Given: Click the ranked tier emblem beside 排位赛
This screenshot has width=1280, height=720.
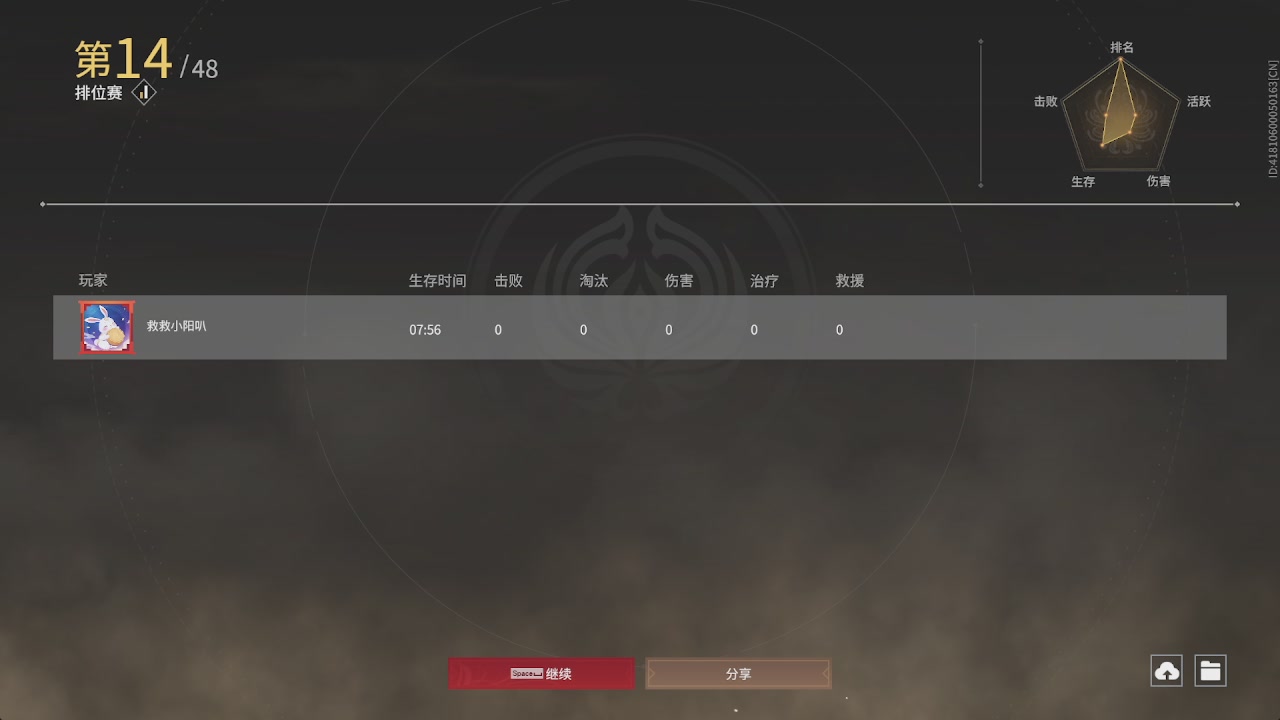Looking at the screenshot, I should 142,92.
